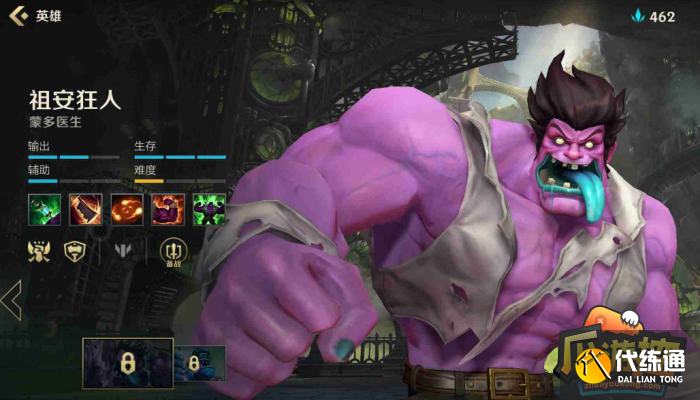Click the greyed-out winged role icon
700x400 pixels.
coord(123,251)
